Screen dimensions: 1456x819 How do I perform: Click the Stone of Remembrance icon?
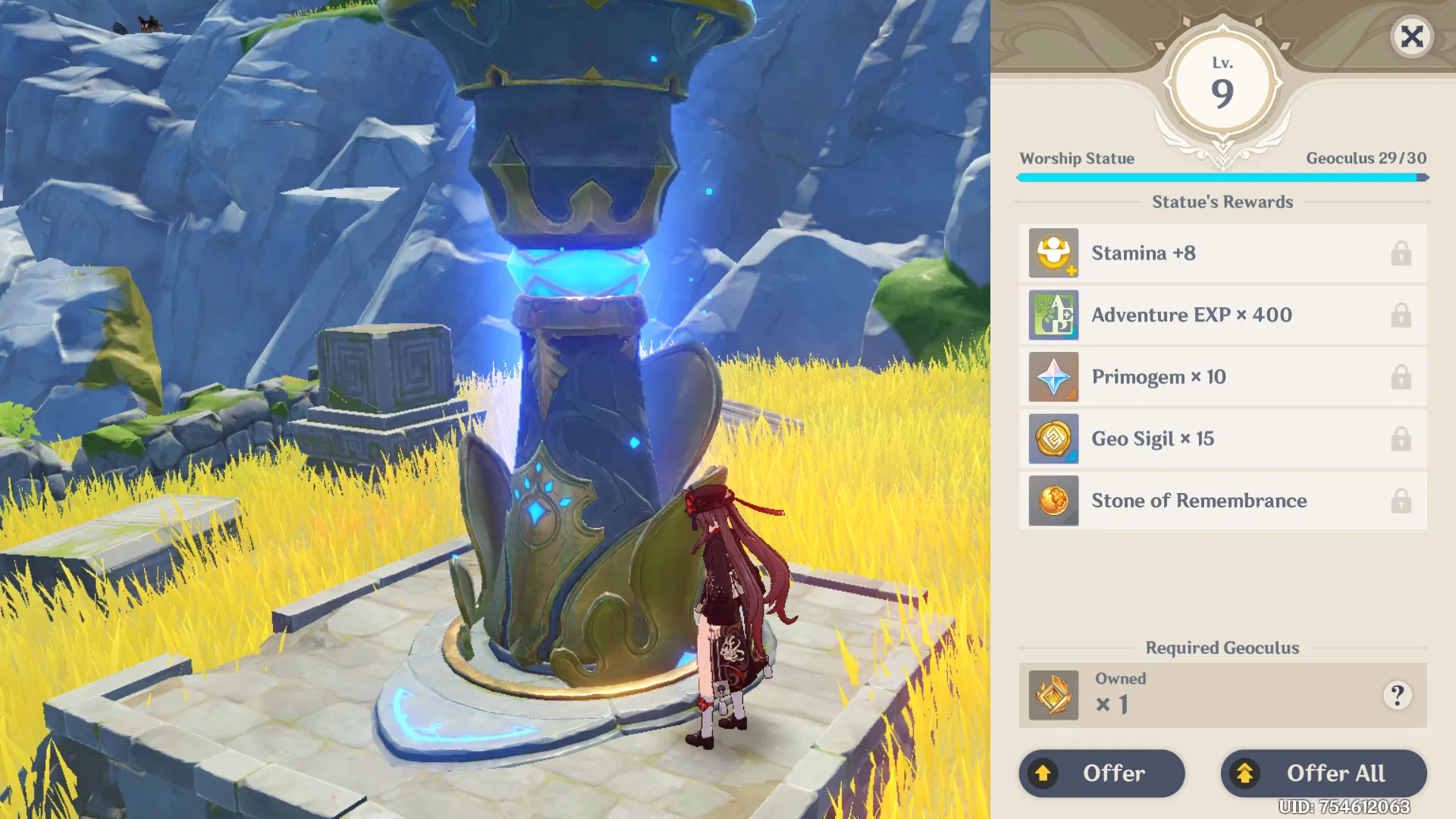(x=1053, y=500)
